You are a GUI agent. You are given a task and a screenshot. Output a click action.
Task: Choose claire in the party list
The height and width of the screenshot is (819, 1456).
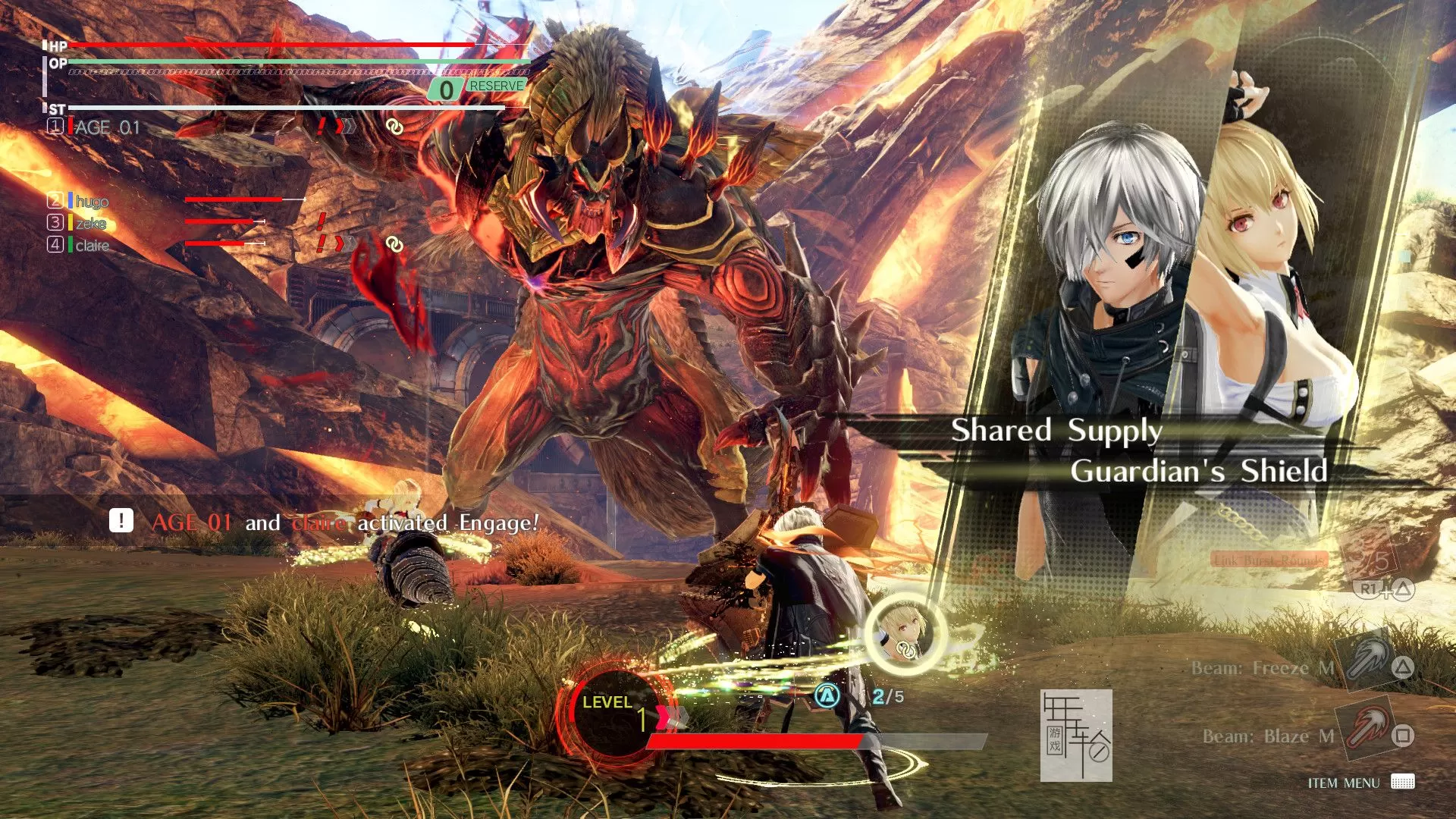coord(92,245)
